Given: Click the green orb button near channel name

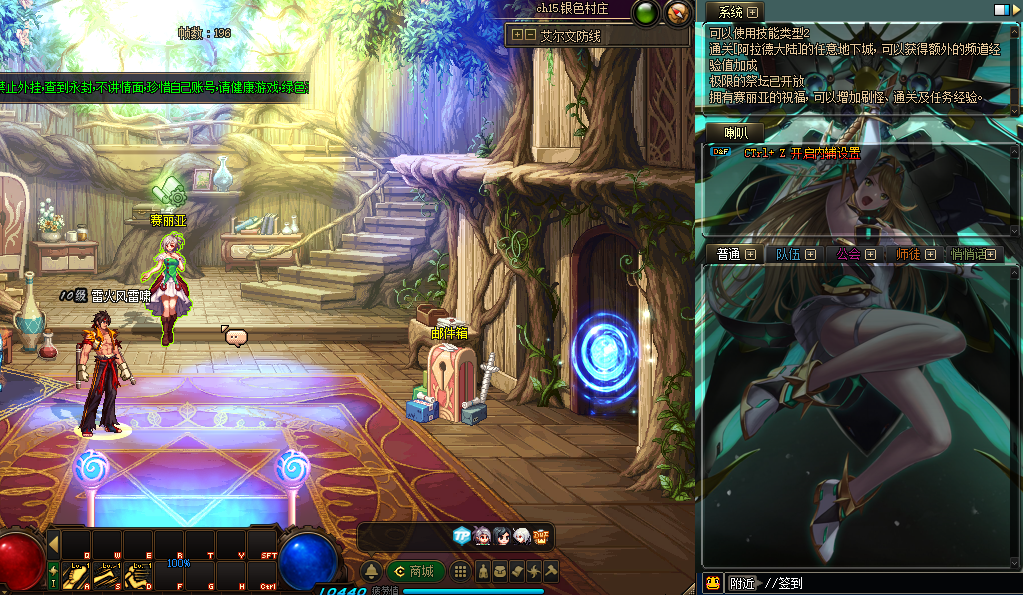Looking at the screenshot, I should [646, 13].
